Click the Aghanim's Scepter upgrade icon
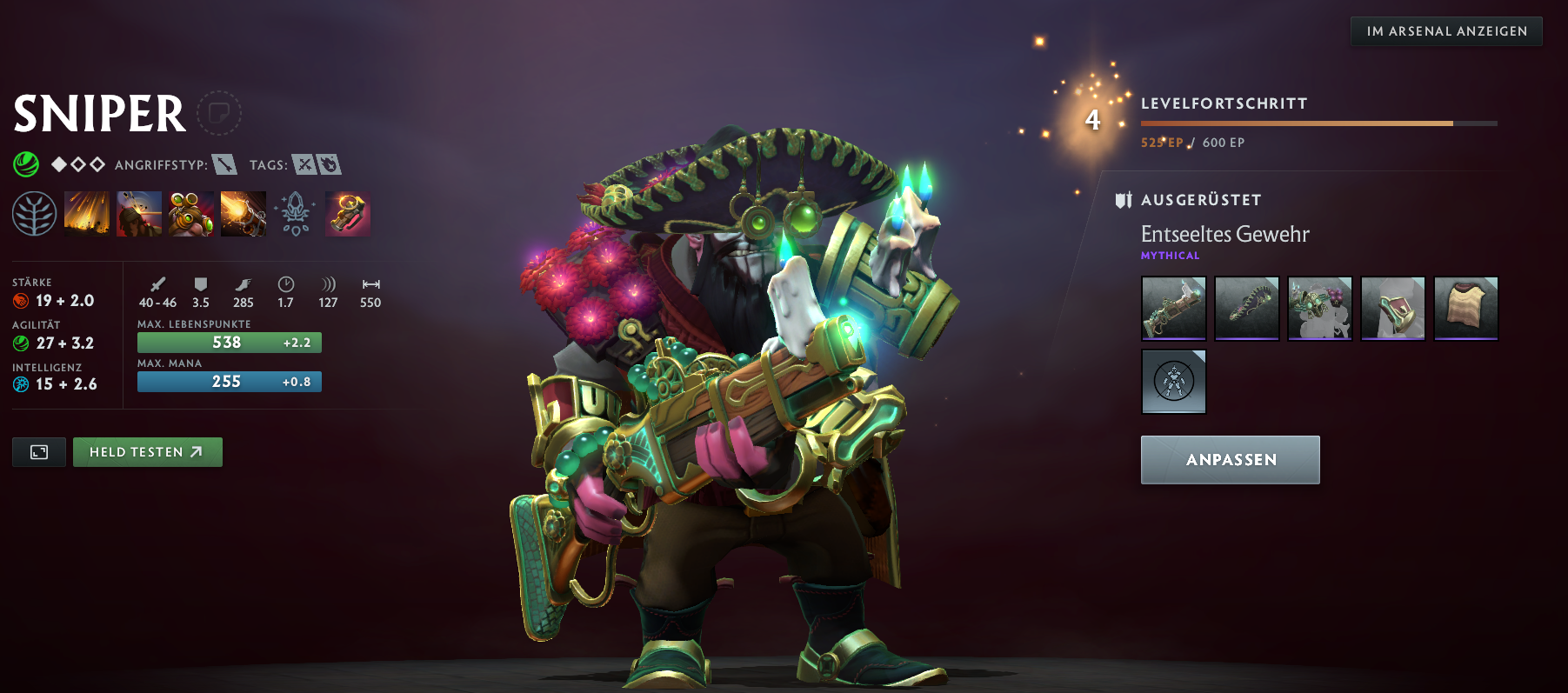Image resolution: width=1568 pixels, height=693 pixels. point(296,213)
